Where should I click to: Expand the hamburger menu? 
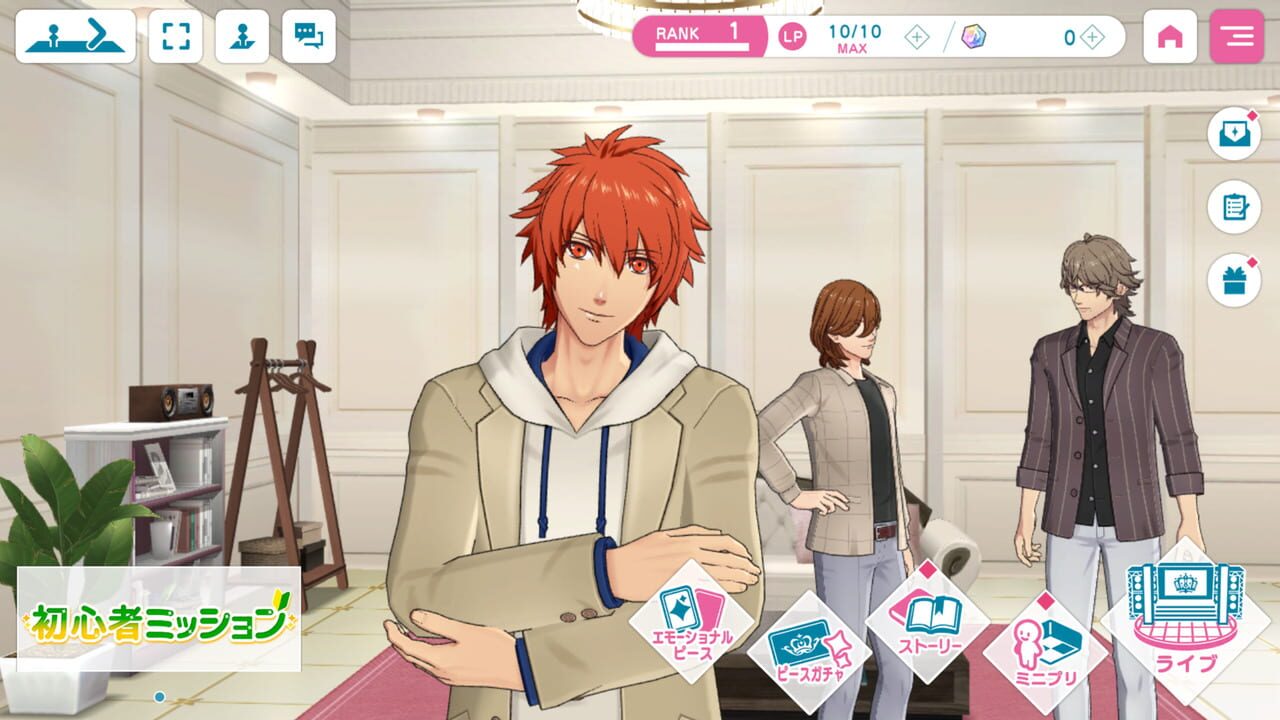[1238, 36]
